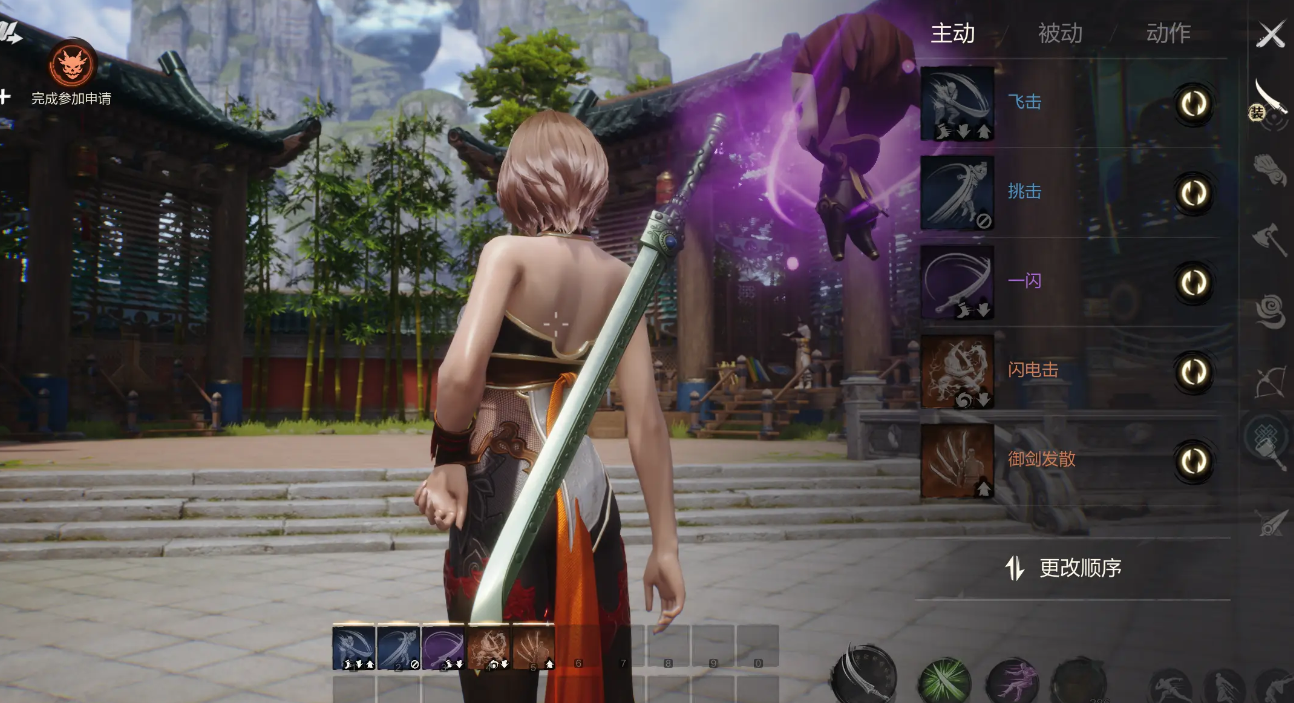Click the swap button beside 飞击
Screen dimensions: 1294x703
(x=1193, y=104)
